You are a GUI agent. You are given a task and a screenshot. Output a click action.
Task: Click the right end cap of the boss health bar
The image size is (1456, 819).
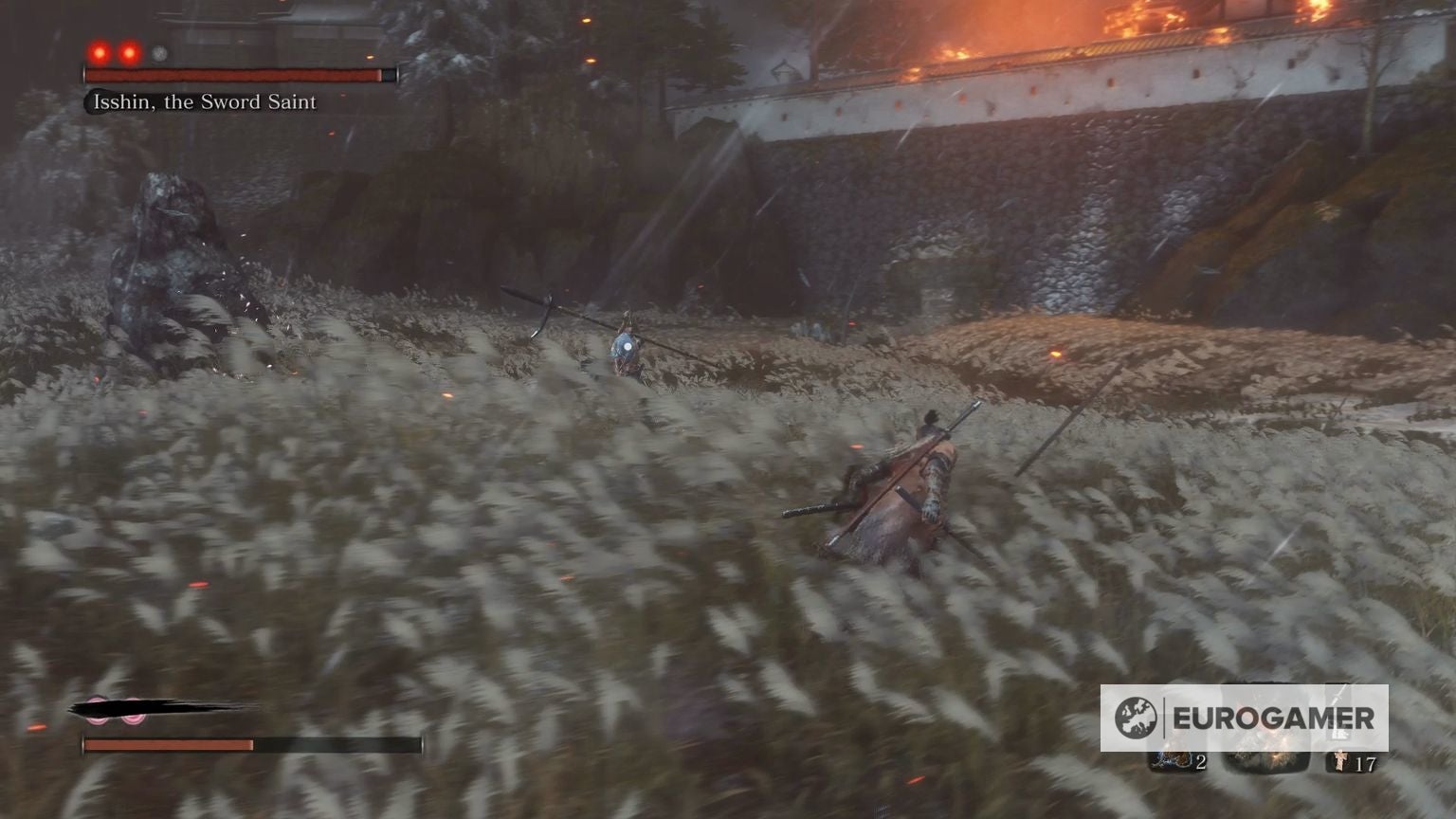[x=397, y=74]
